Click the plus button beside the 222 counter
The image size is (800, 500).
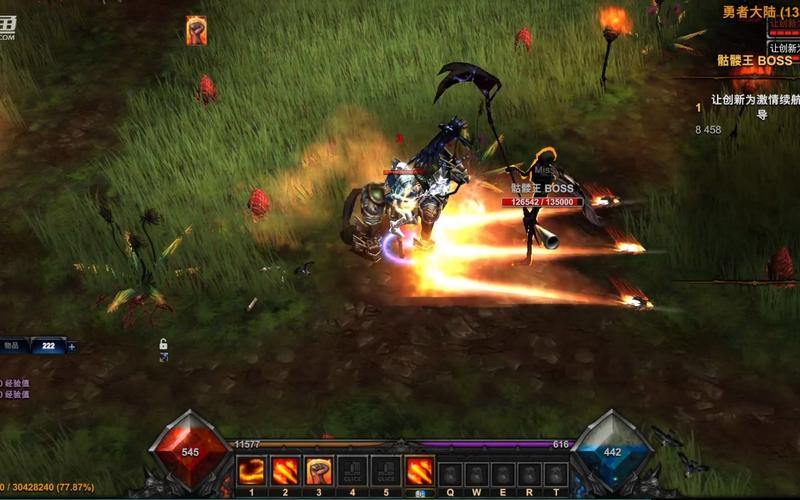click(x=71, y=347)
